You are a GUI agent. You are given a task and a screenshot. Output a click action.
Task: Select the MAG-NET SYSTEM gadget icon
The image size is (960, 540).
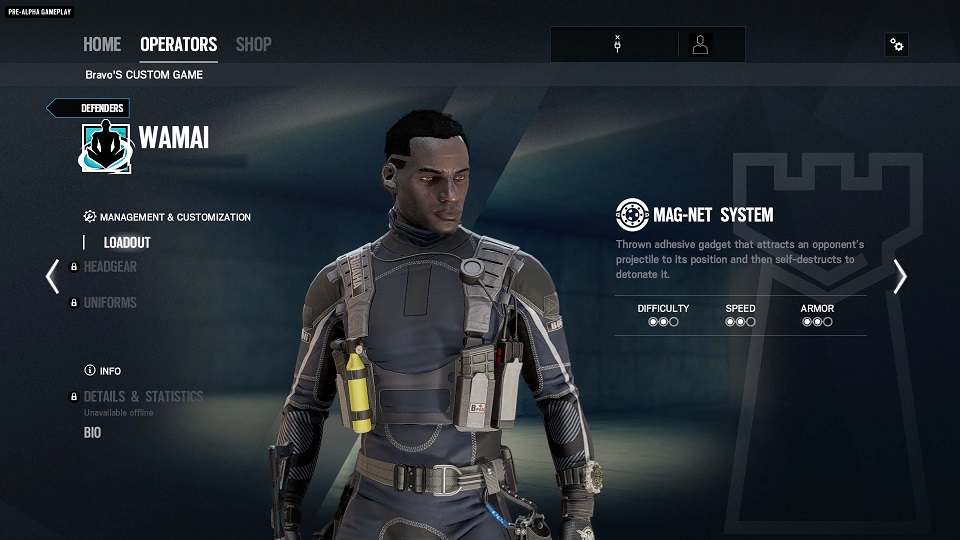pyautogui.click(x=632, y=214)
